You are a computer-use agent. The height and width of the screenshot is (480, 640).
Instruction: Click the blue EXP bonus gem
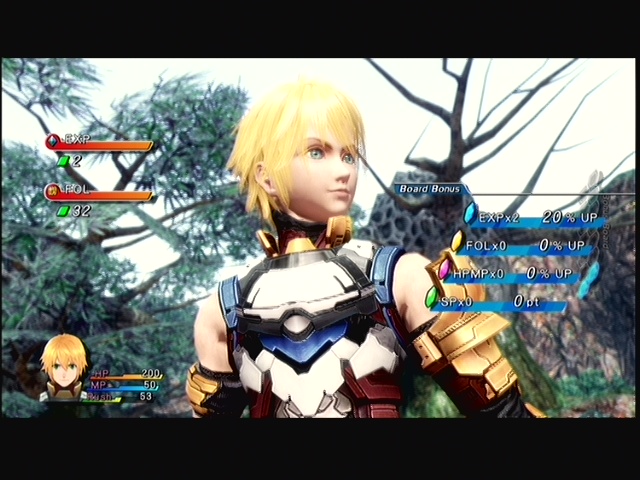pos(470,212)
